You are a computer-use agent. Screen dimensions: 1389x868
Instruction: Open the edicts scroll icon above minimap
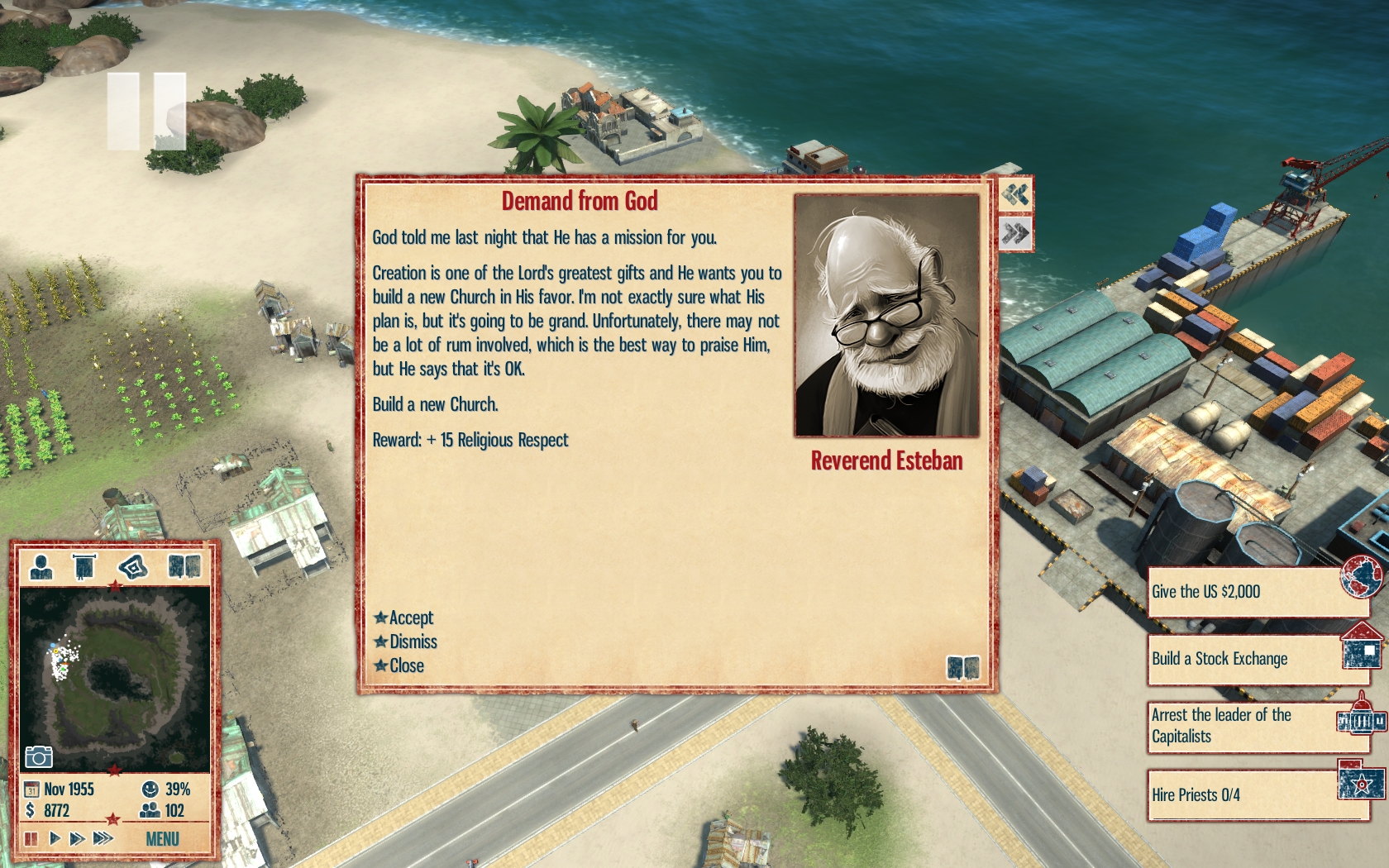(84, 567)
